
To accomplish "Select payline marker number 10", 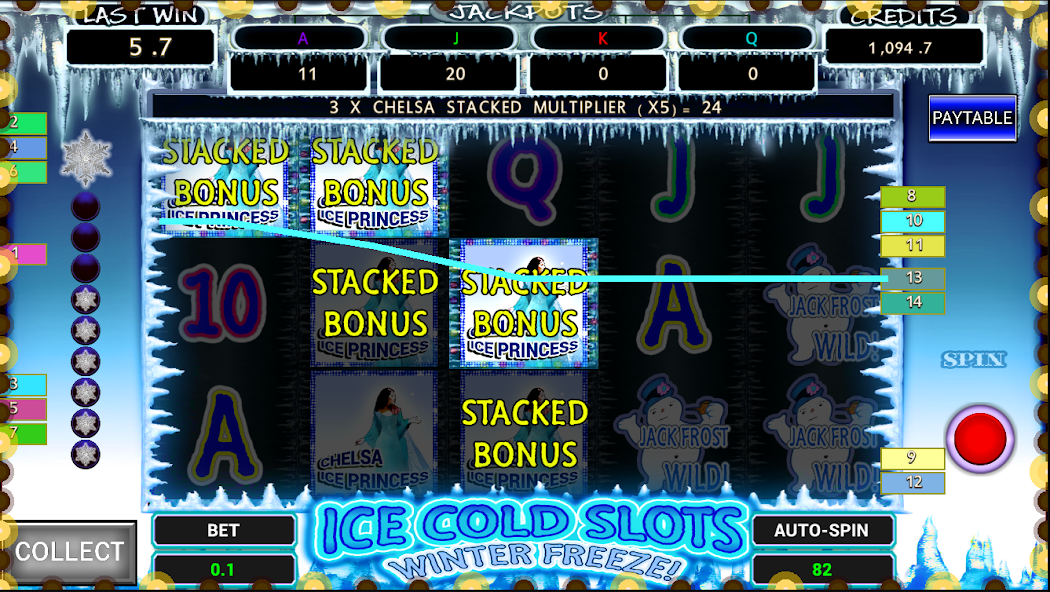I will (x=912, y=221).
